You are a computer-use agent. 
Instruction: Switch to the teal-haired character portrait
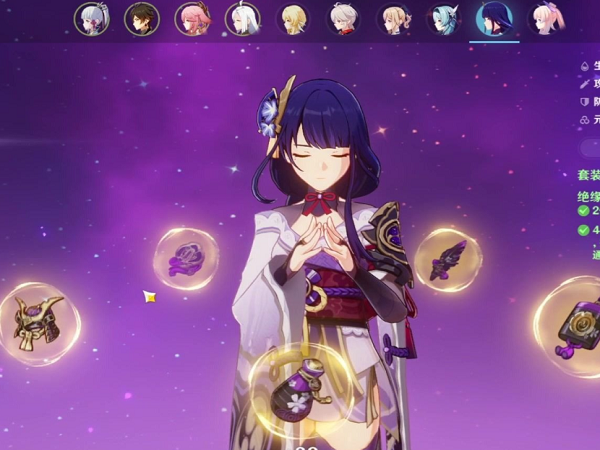point(445,19)
